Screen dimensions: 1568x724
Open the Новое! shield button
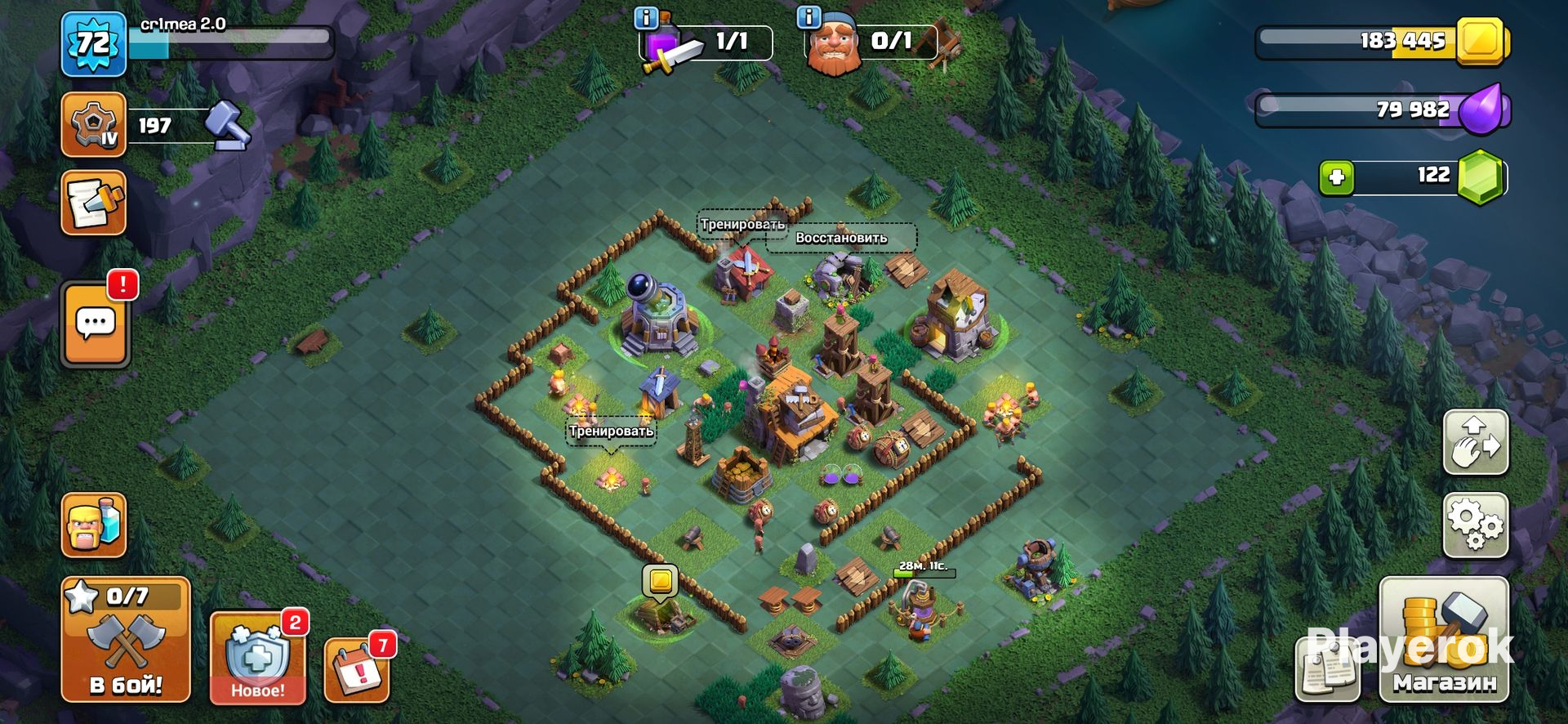[257, 658]
